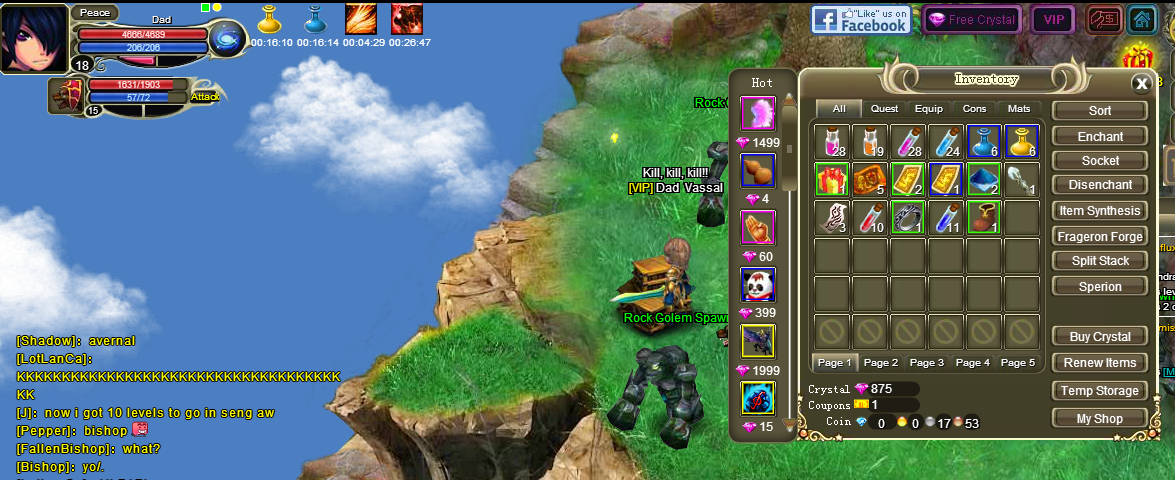Switch to the Mats tab
1175x480 pixels.
click(x=1018, y=109)
